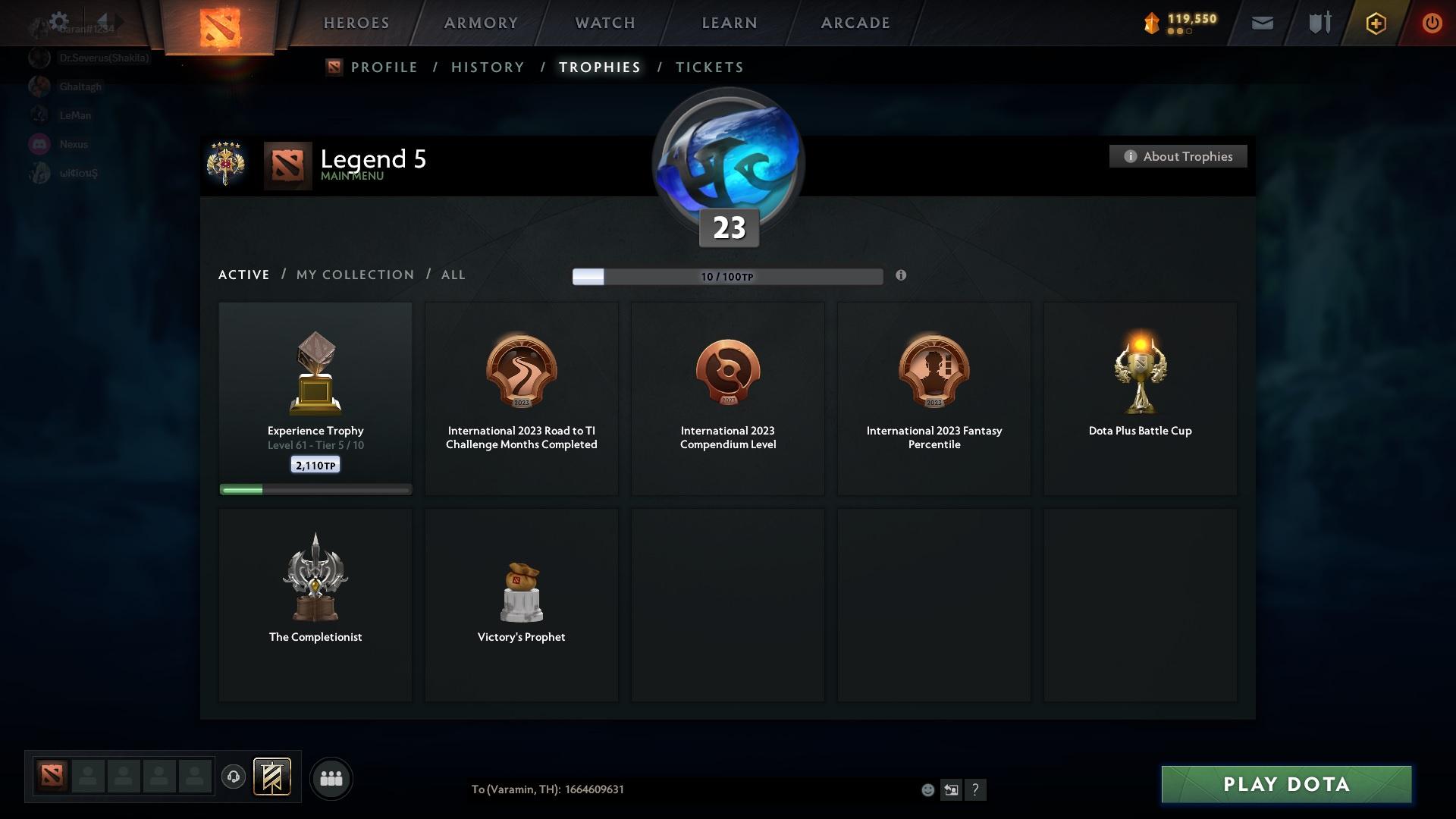Click the About Trophies button
Screen dimensions: 1456x819
(x=1178, y=156)
